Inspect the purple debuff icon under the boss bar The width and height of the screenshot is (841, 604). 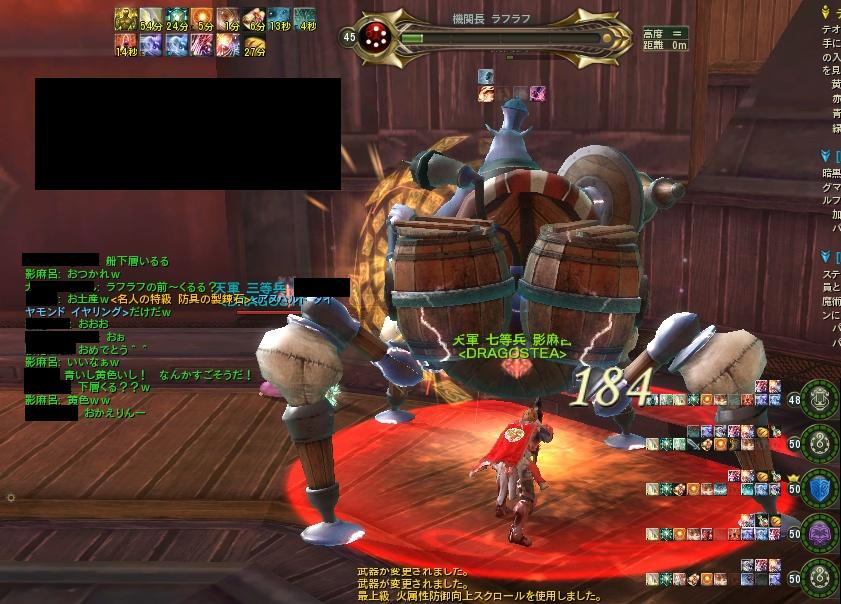point(537,94)
